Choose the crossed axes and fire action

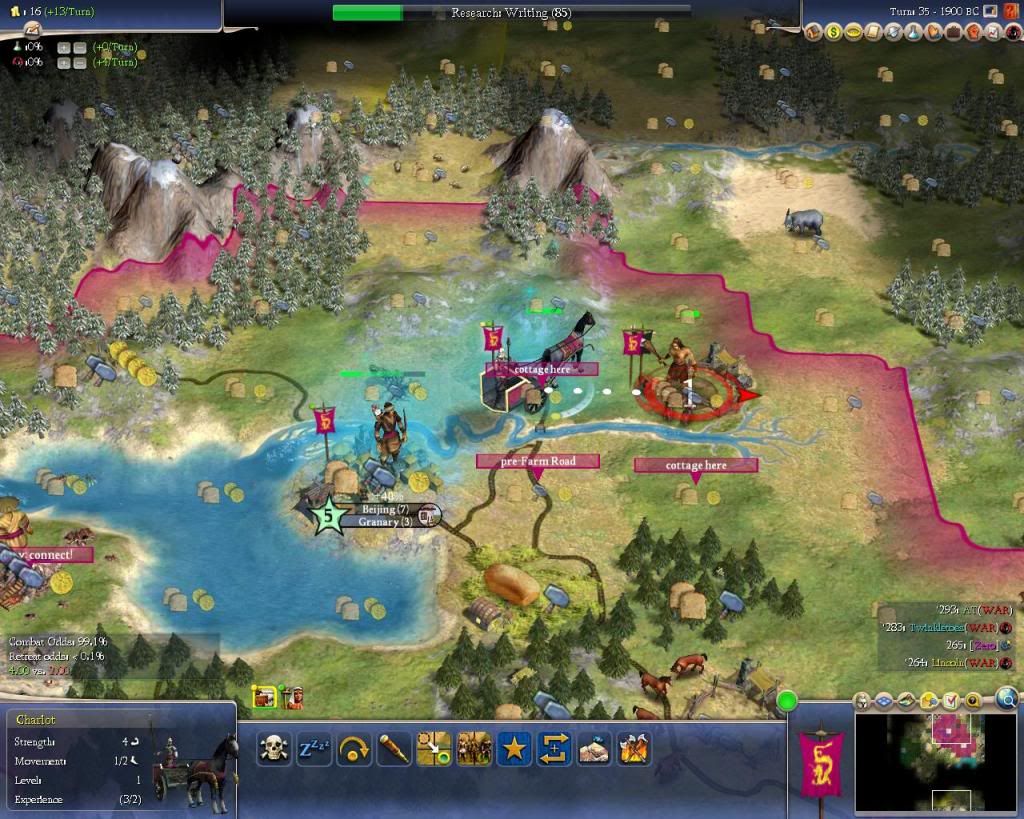pos(634,748)
